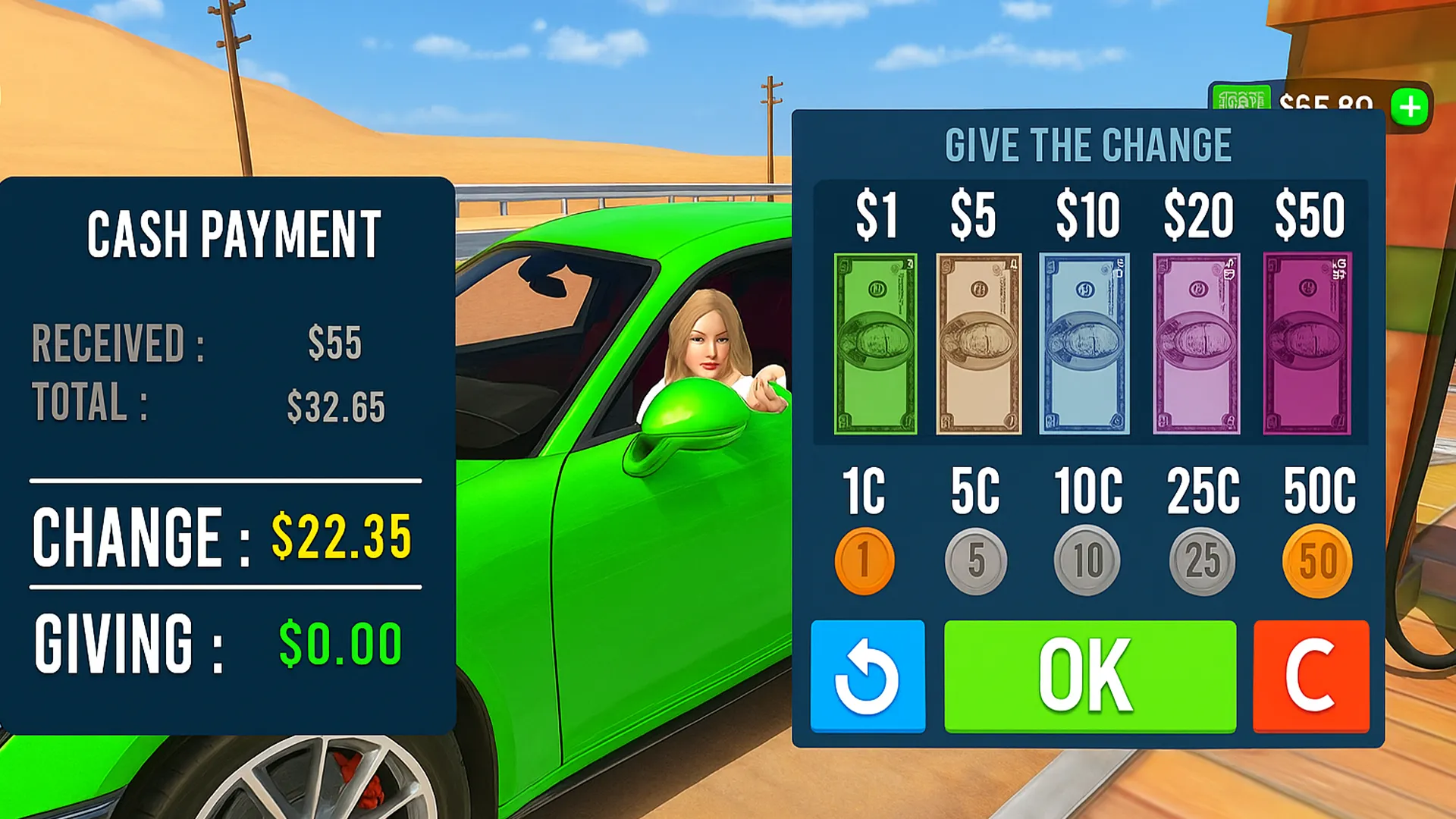Add the gold 50 cent coin
The image size is (1456, 819).
click(x=1317, y=561)
